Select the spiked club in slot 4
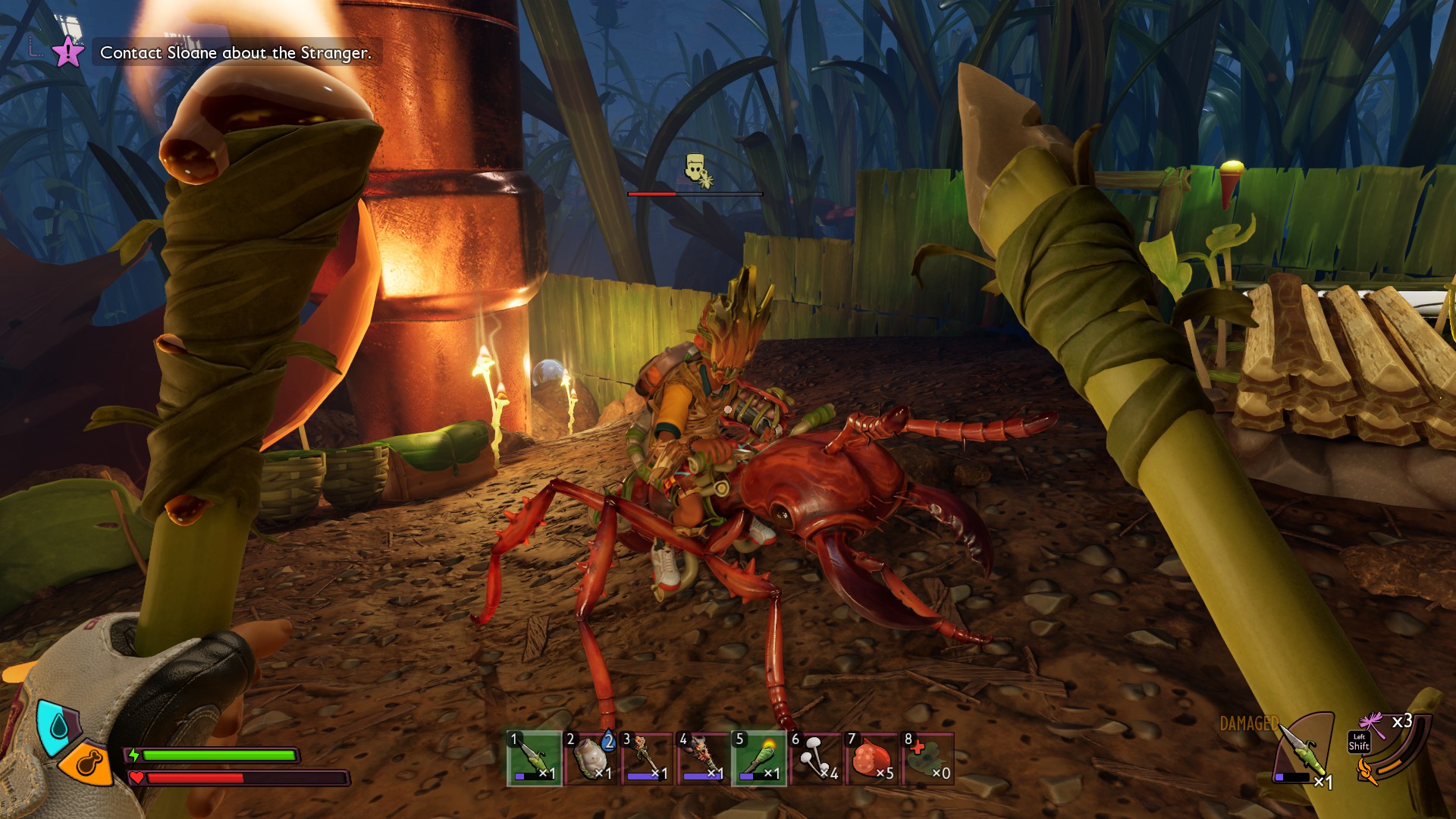Image resolution: width=1456 pixels, height=819 pixels. pyautogui.click(x=703, y=758)
